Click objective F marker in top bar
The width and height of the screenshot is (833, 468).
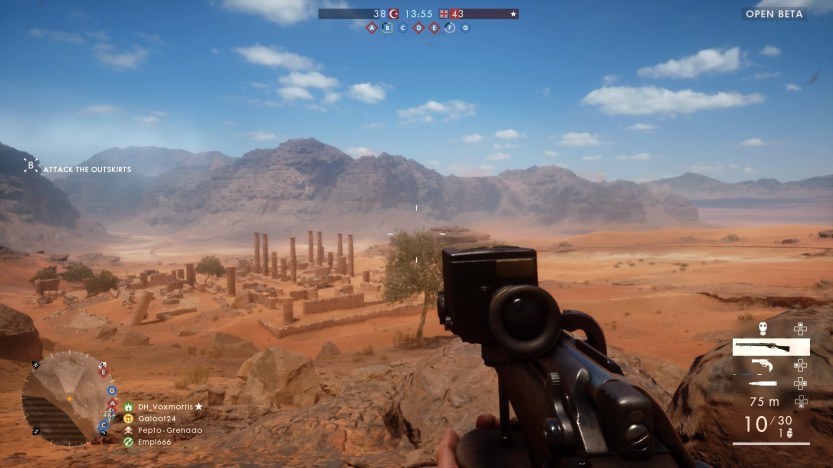pos(450,28)
